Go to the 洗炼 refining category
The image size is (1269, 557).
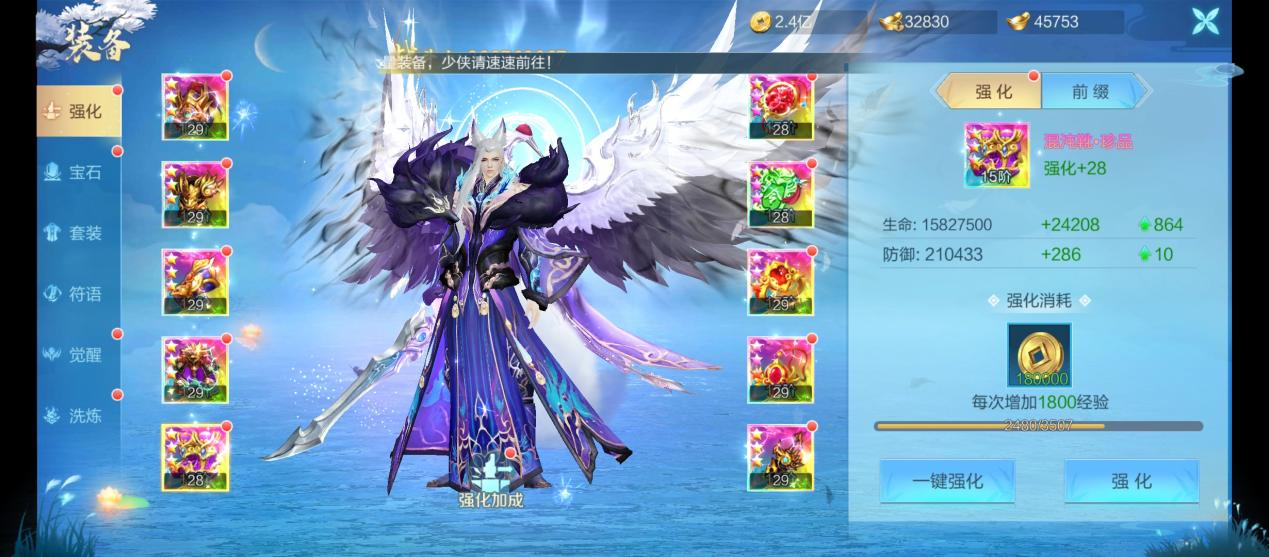tap(78, 416)
